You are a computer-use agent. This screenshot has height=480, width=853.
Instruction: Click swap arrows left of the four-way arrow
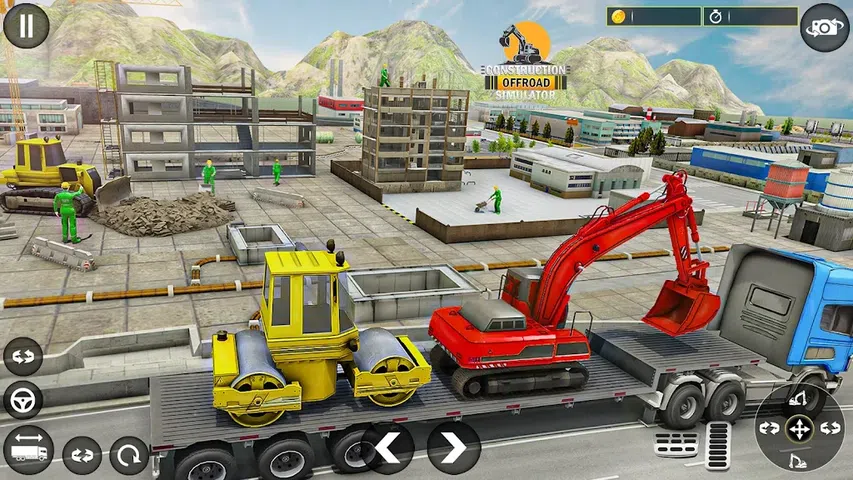click(x=769, y=428)
